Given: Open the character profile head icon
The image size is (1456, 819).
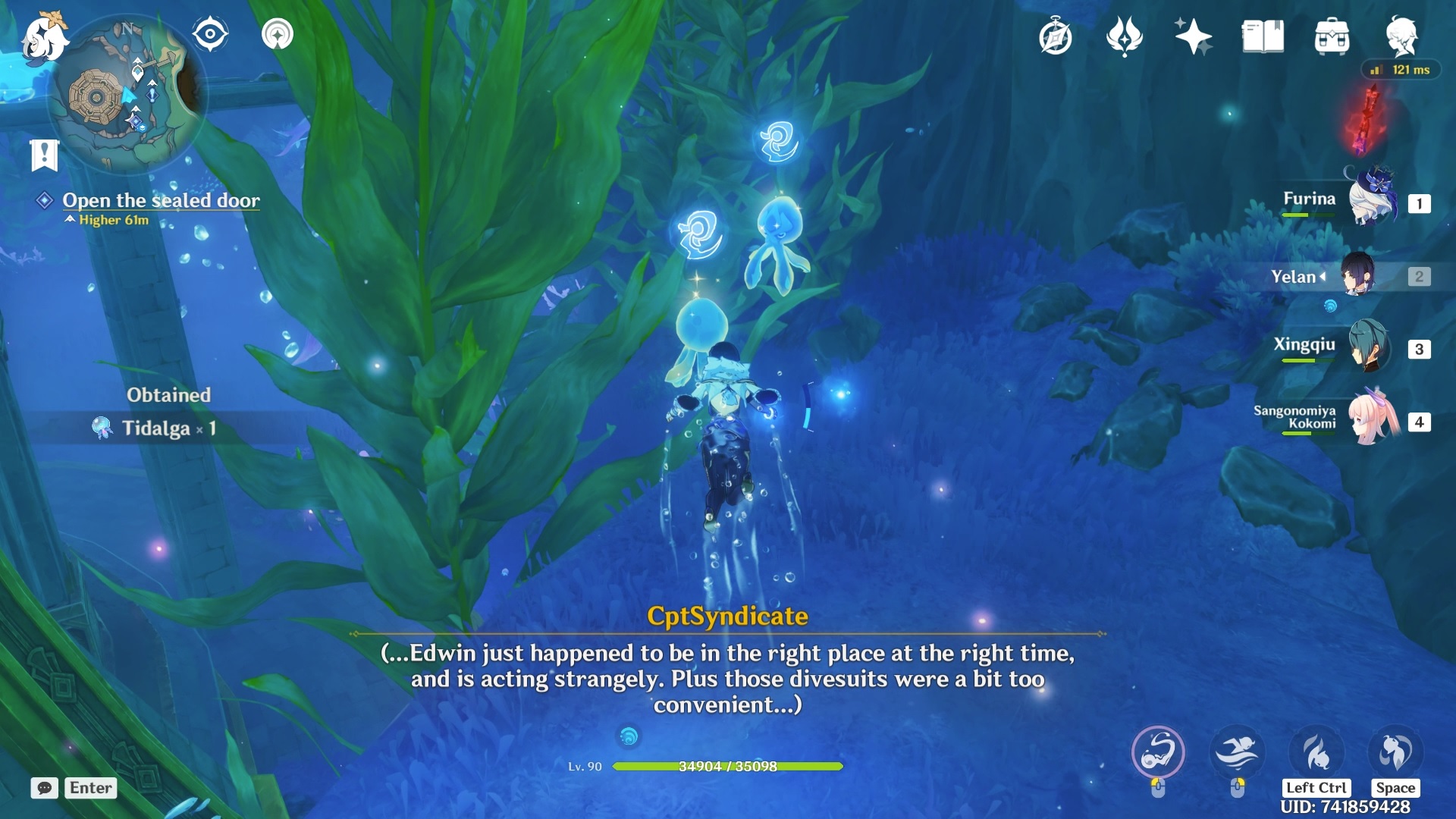Looking at the screenshot, I should click(x=1401, y=36).
